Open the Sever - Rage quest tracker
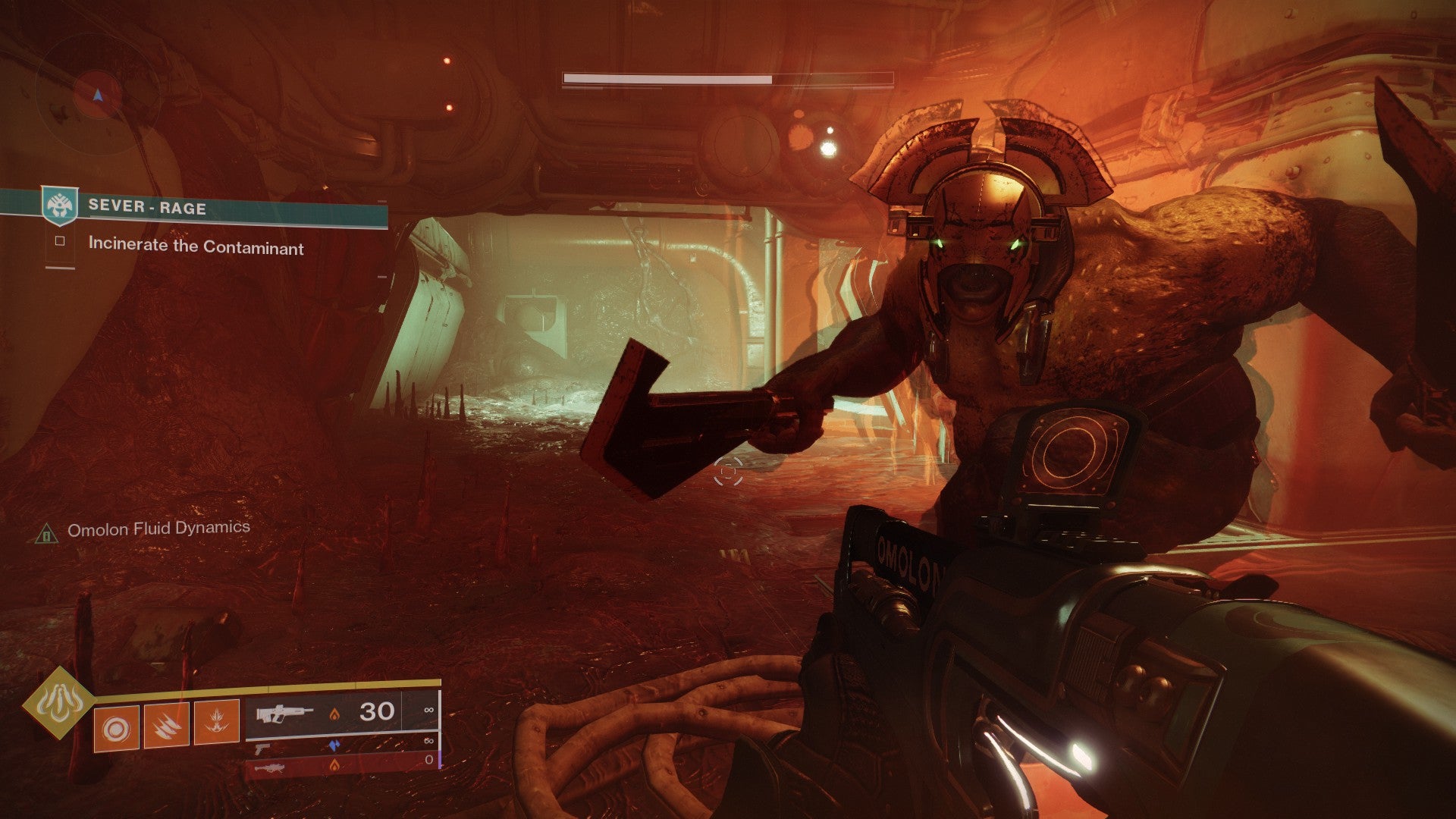 click(147, 207)
